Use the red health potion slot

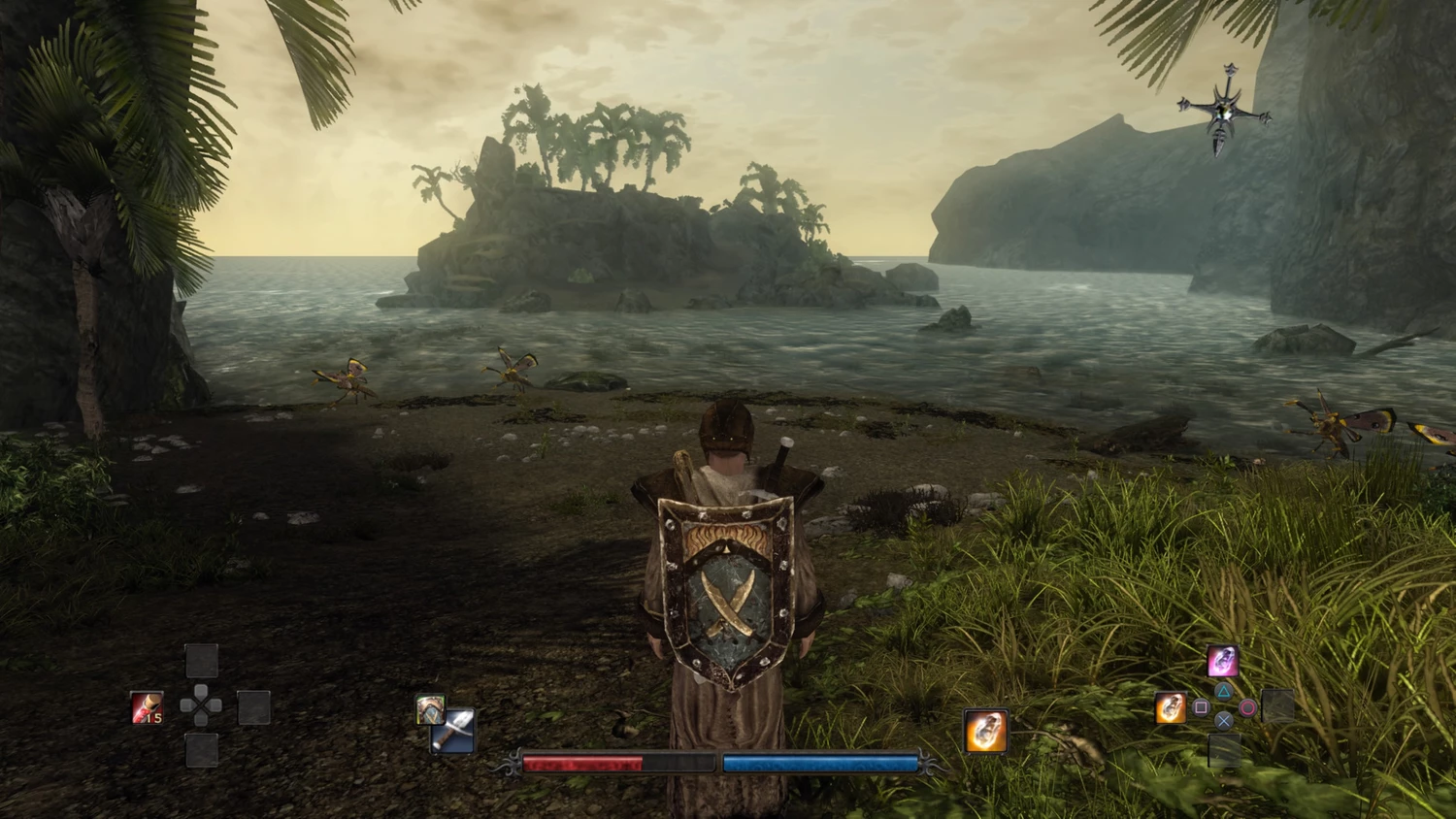147,707
